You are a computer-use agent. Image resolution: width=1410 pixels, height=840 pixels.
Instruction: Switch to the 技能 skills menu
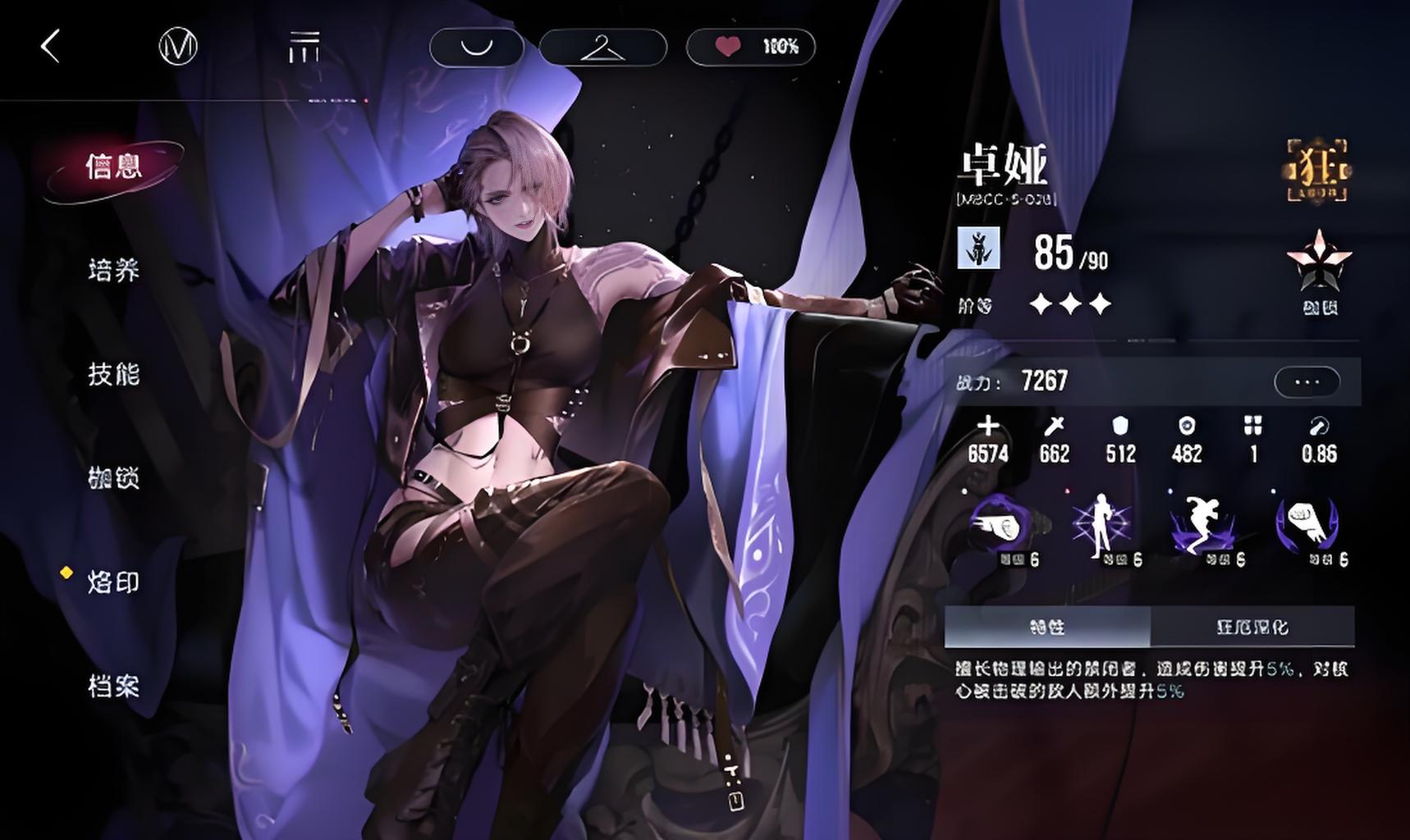(x=114, y=375)
